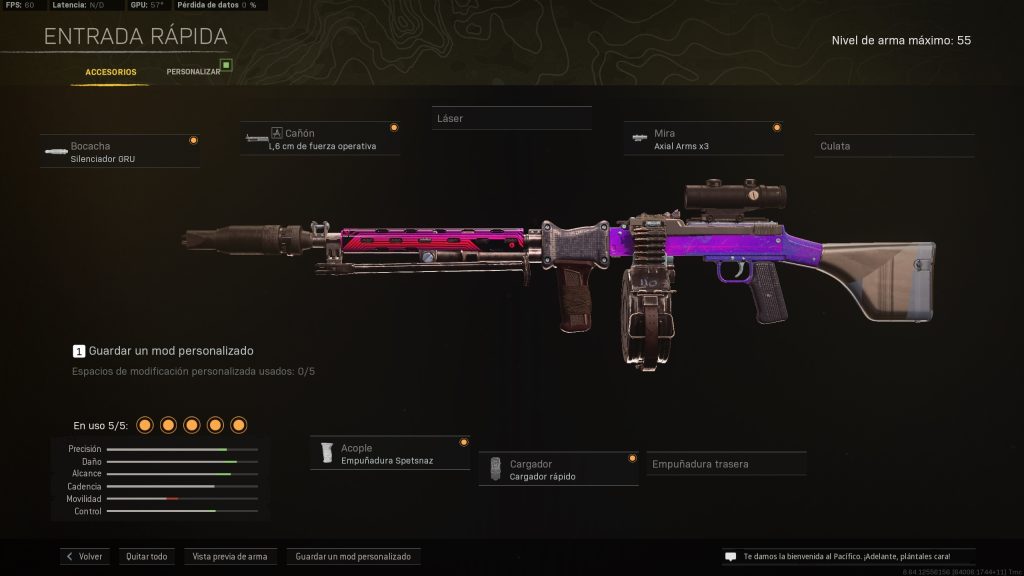Open the Personalizar tab
The height and width of the screenshot is (576, 1024).
(x=193, y=72)
